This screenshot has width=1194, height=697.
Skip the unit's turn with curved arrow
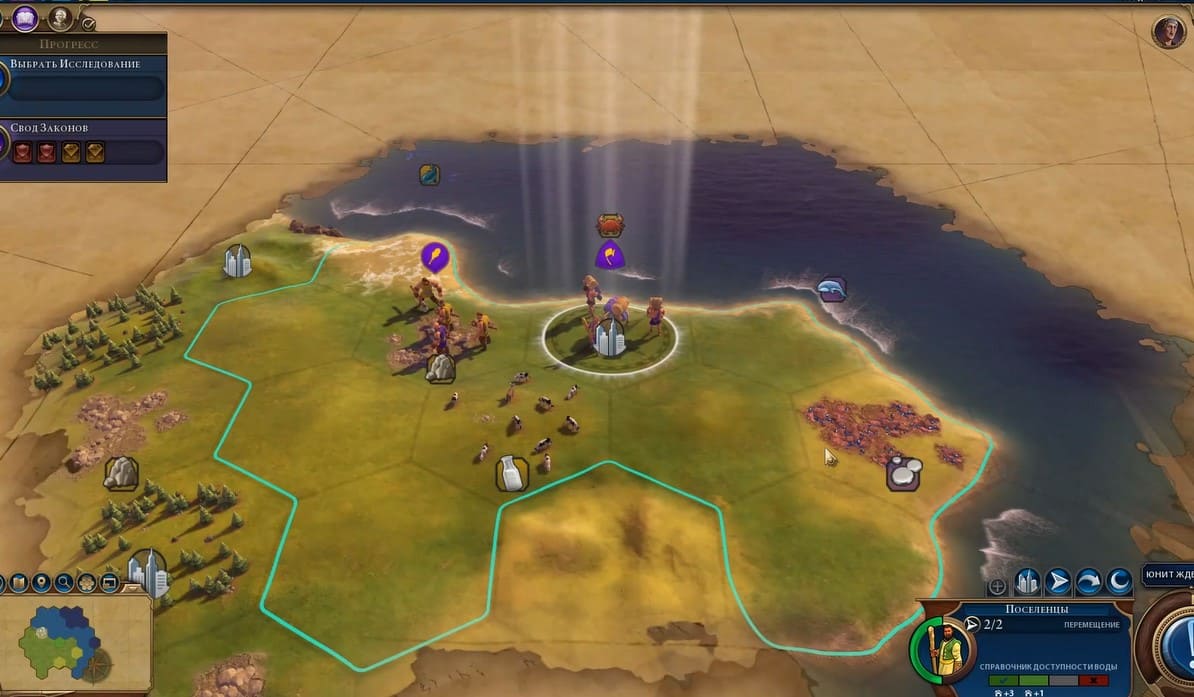(1089, 582)
